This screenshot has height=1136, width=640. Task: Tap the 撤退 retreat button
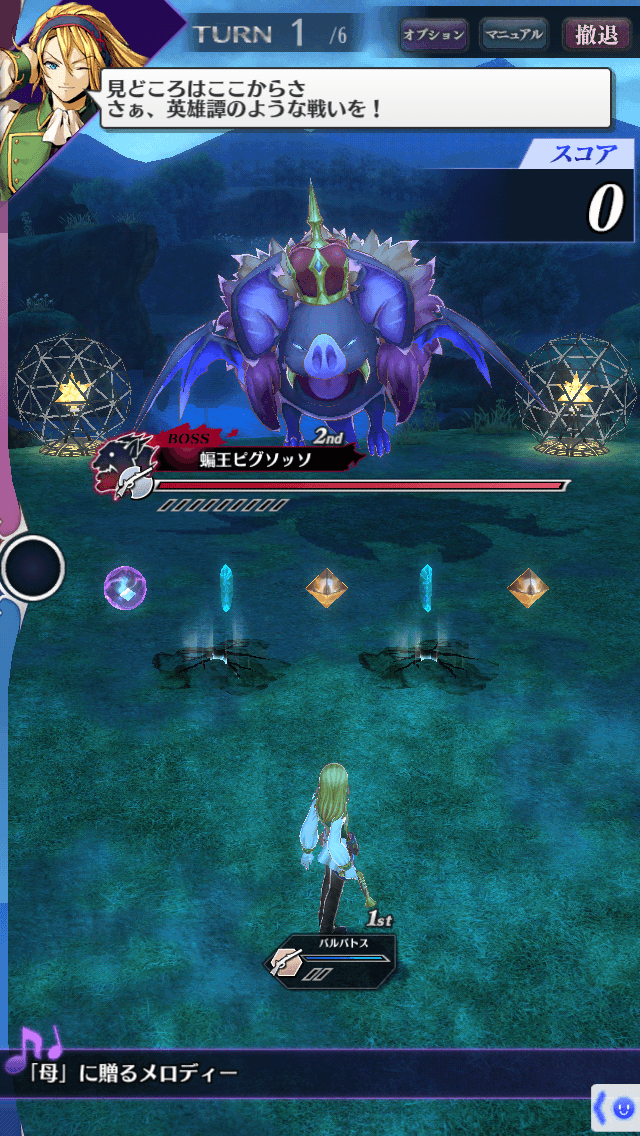click(x=596, y=35)
